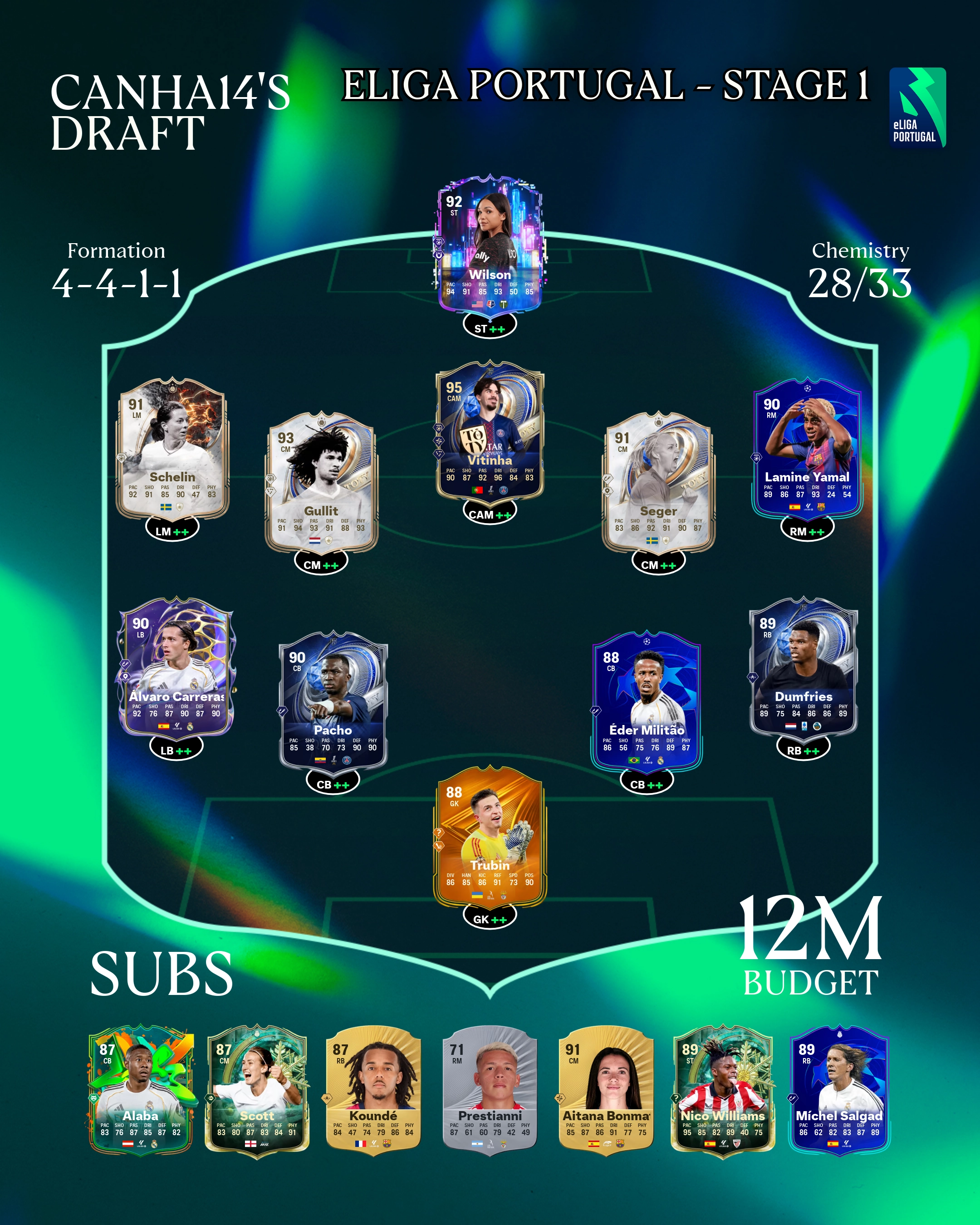
Task: Choose the Koundé substitute card
Action: coord(373,1091)
